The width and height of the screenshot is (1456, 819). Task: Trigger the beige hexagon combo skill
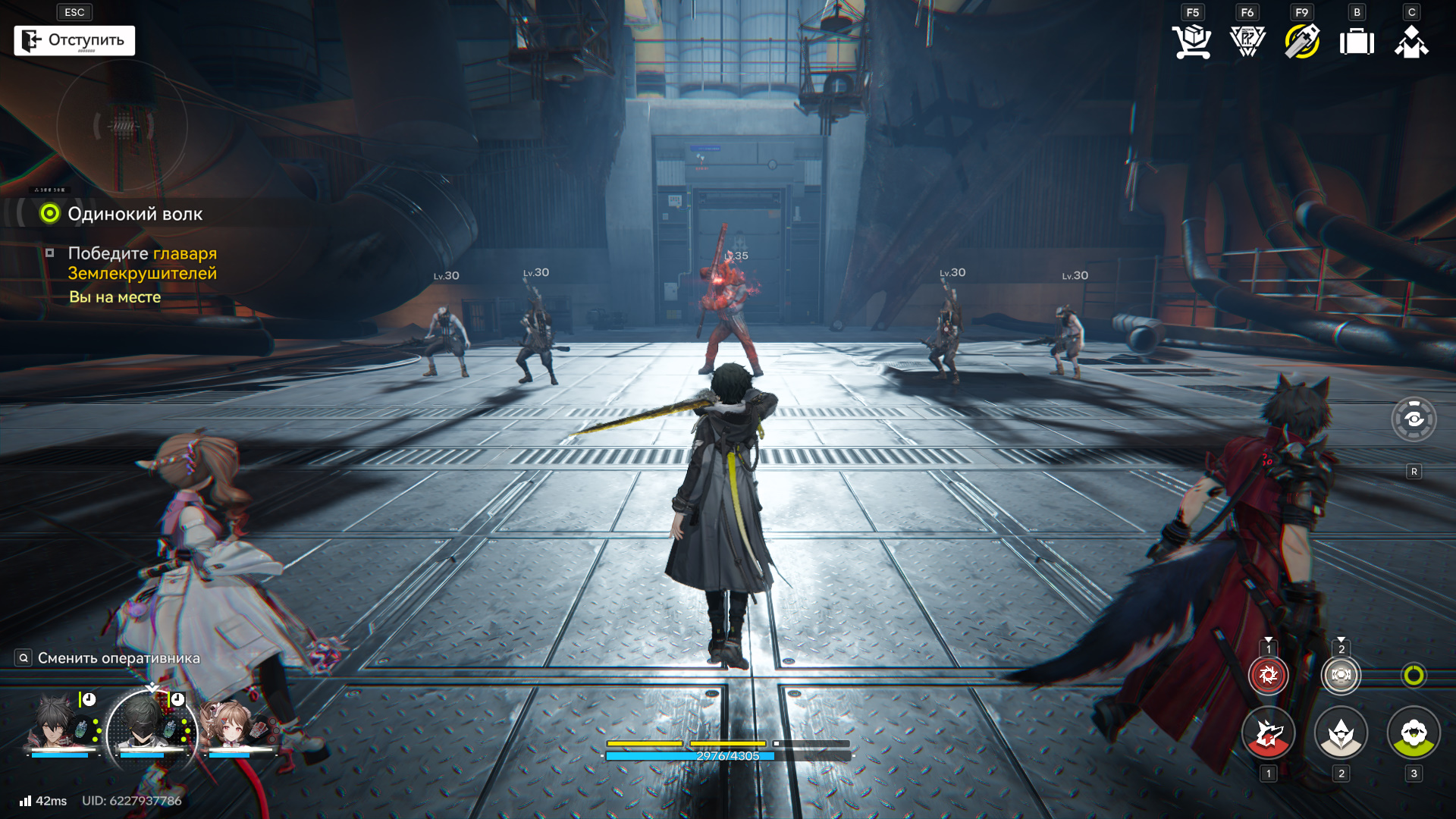[1341, 675]
